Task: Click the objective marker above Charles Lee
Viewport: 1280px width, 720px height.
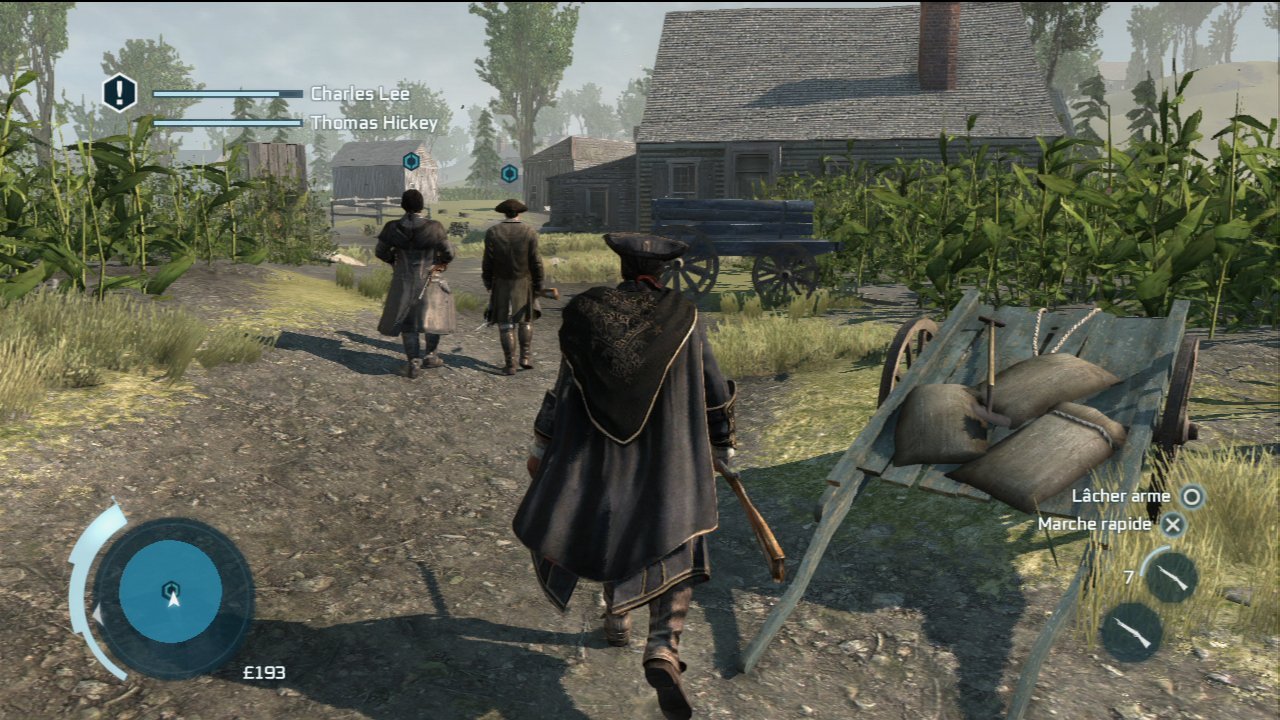Action: (x=411, y=161)
